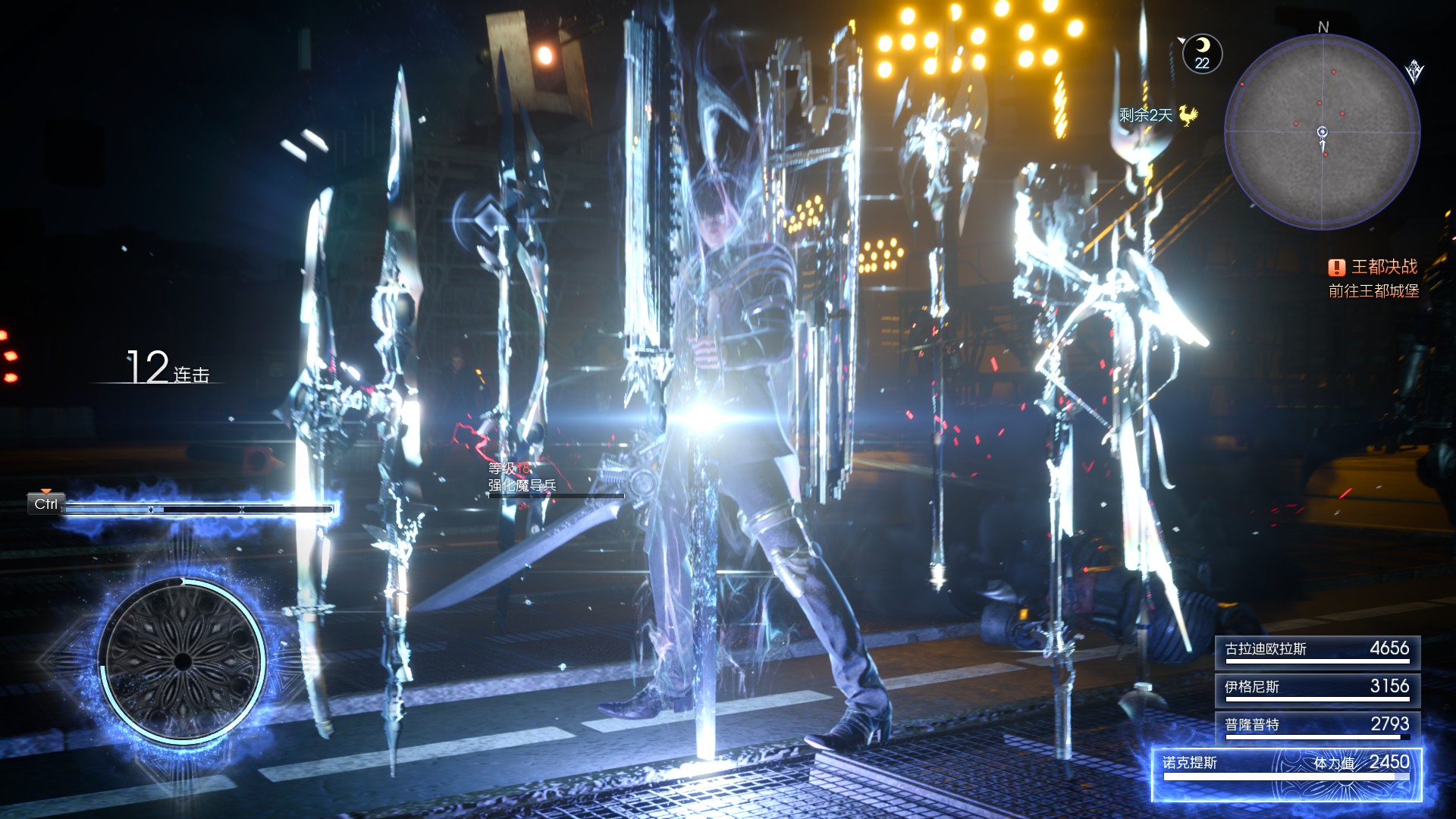Select Ignis's party member row

[x=1317, y=689]
